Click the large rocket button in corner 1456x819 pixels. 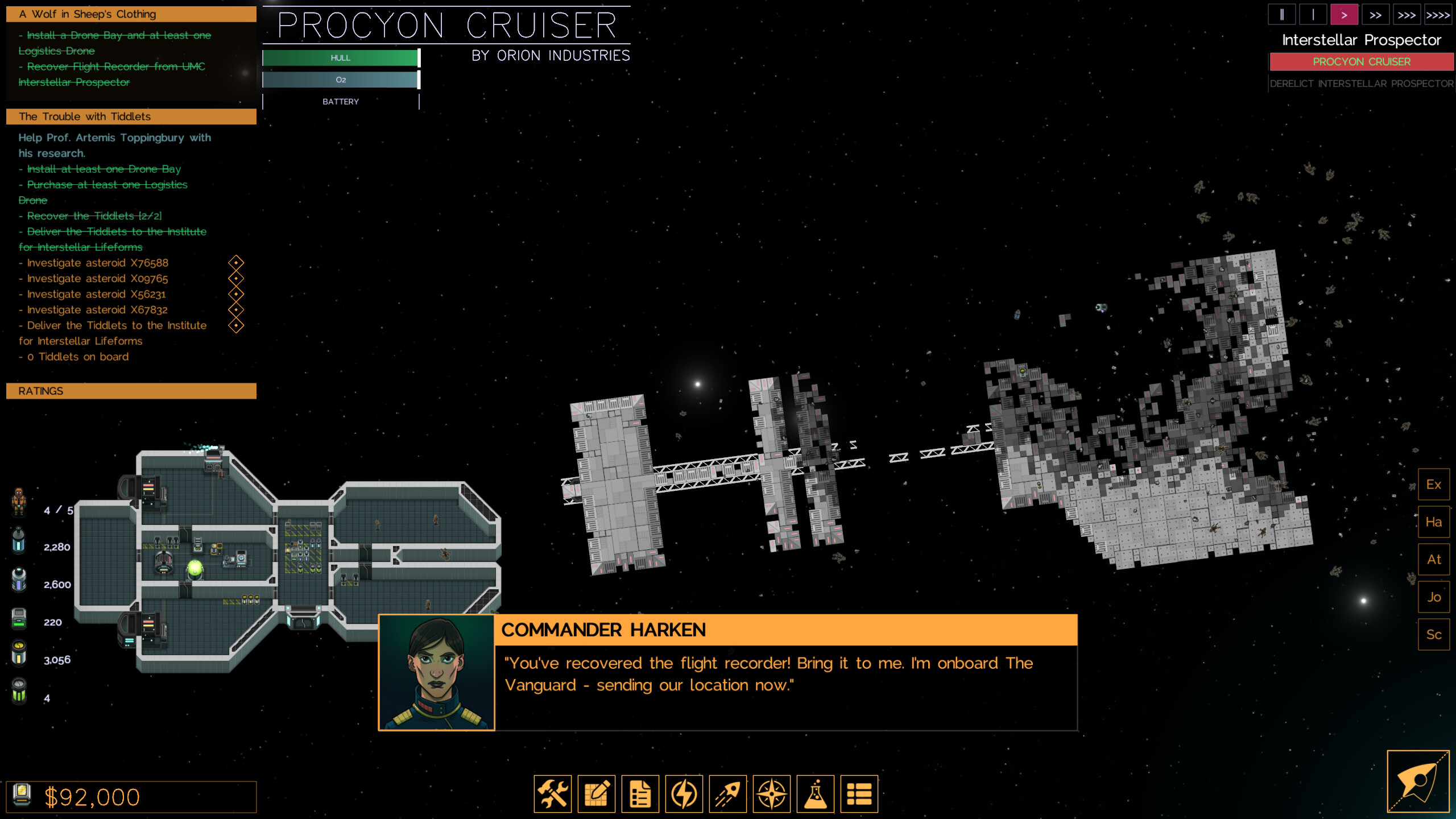pyautogui.click(x=1418, y=781)
